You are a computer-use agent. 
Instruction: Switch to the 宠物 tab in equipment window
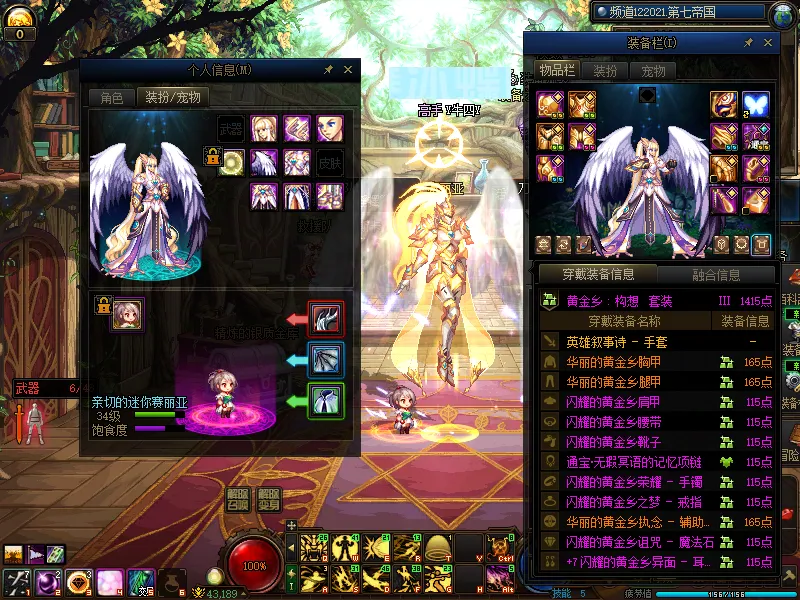pyautogui.click(x=653, y=71)
